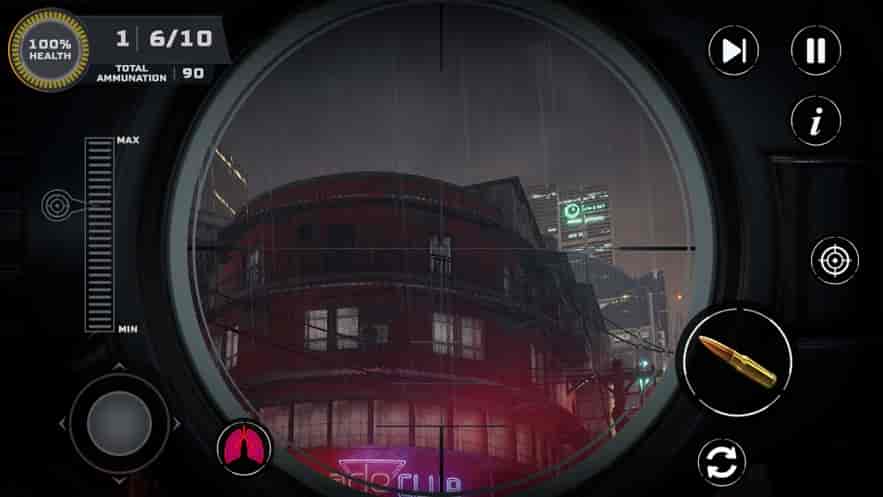The image size is (883, 497).
Task: Click the movement joystick
Action: [x=119, y=423]
